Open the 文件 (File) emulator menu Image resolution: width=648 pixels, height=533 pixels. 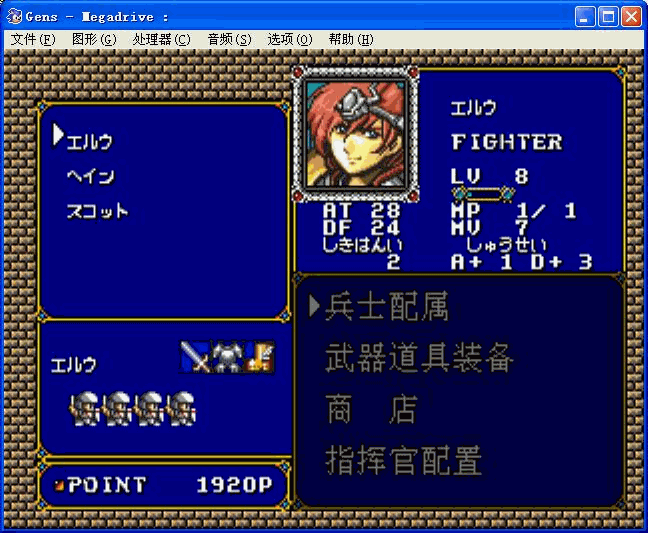click(33, 39)
